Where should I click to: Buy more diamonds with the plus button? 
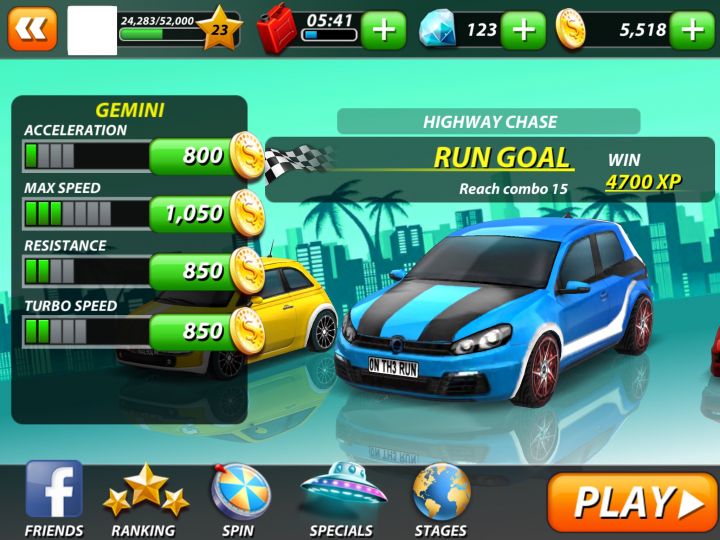[523, 30]
